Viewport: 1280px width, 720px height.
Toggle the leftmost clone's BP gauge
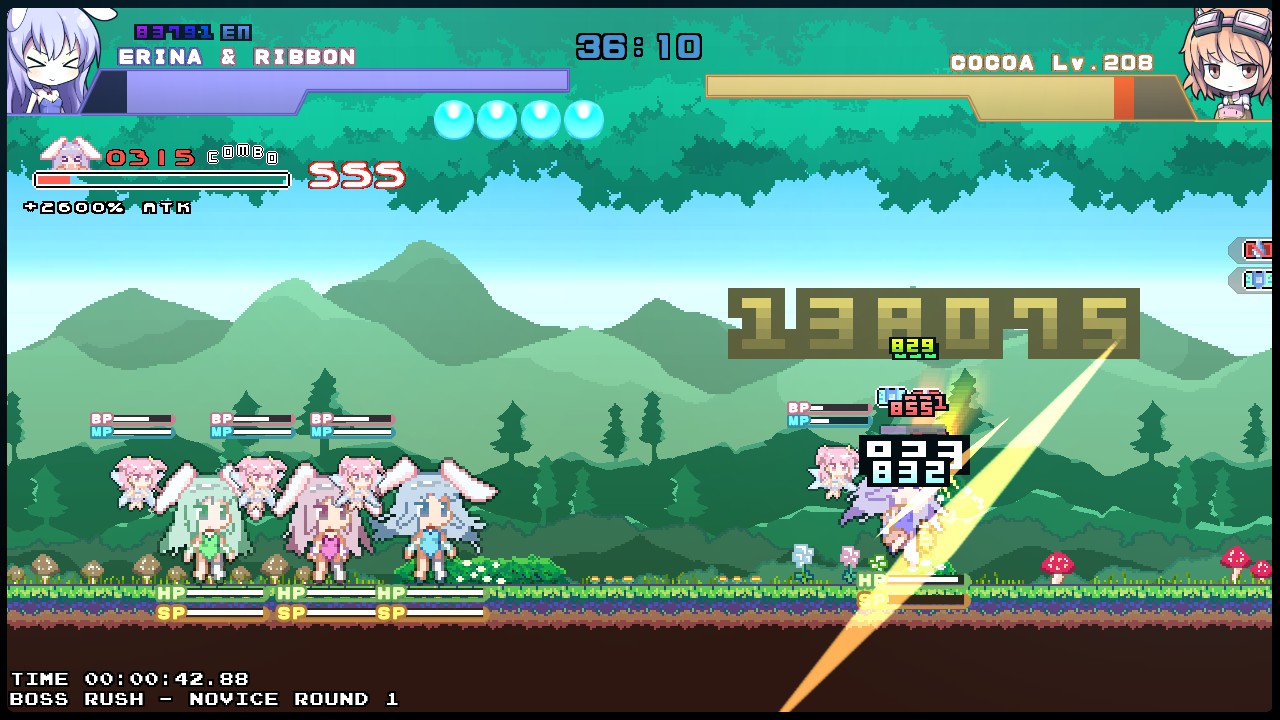tap(130, 417)
